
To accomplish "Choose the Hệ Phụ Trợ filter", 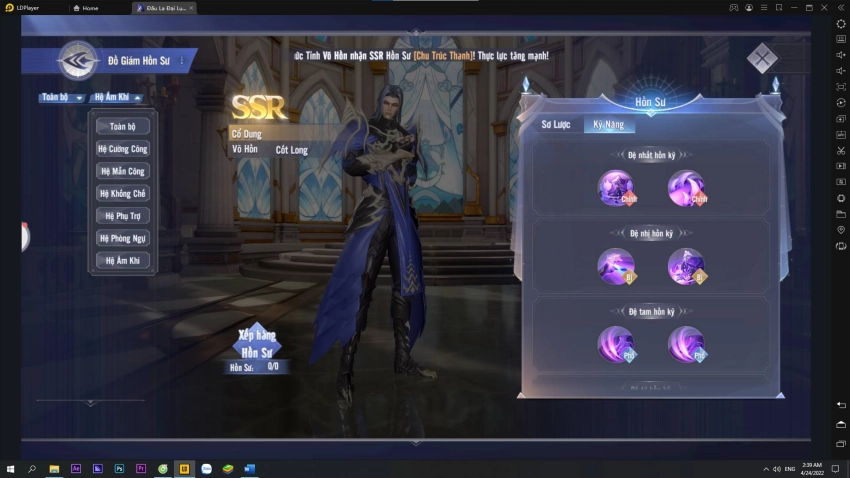I will pyautogui.click(x=123, y=215).
